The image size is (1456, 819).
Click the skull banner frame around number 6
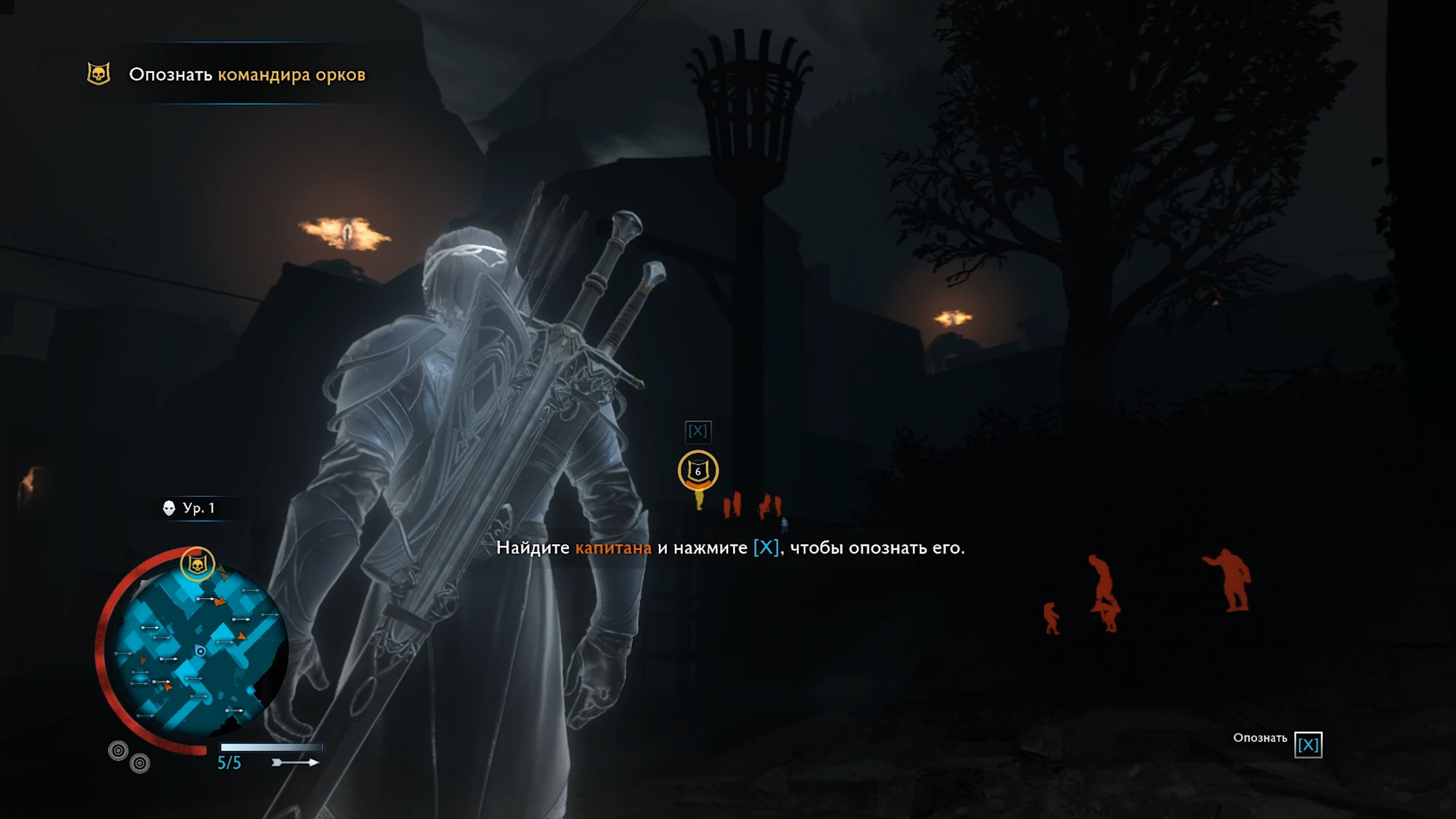coord(698,470)
